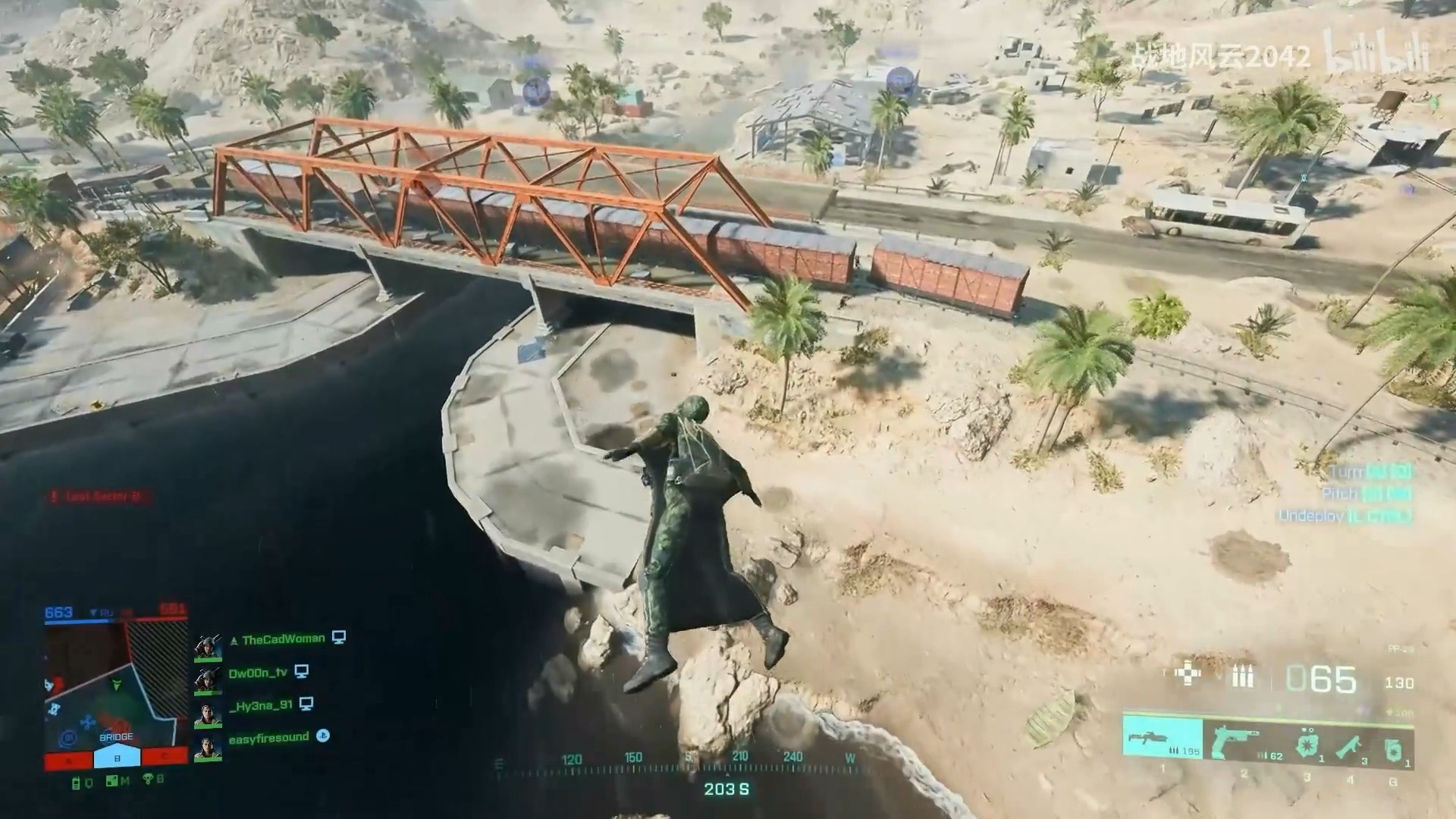
Task: Click the parachute icon below the minimap
Action: [x=149, y=780]
